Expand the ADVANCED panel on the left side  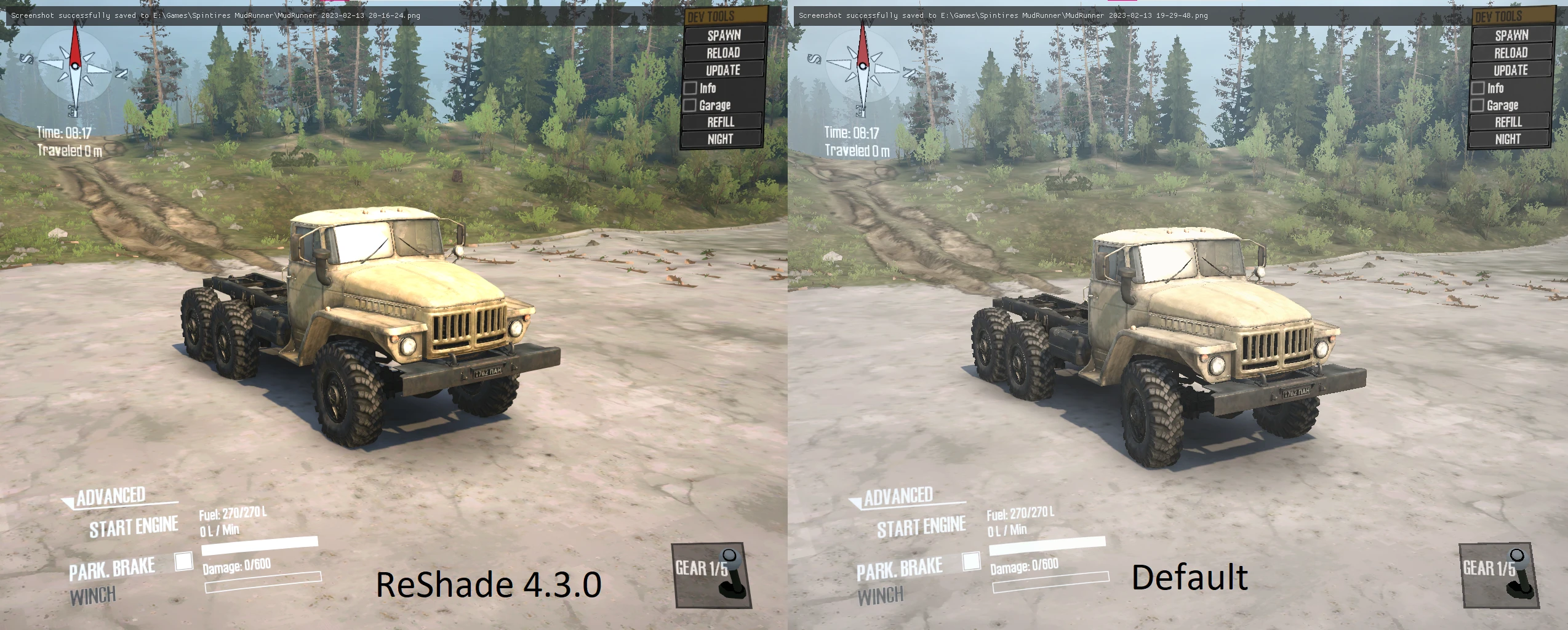pyautogui.click(x=110, y=495)
